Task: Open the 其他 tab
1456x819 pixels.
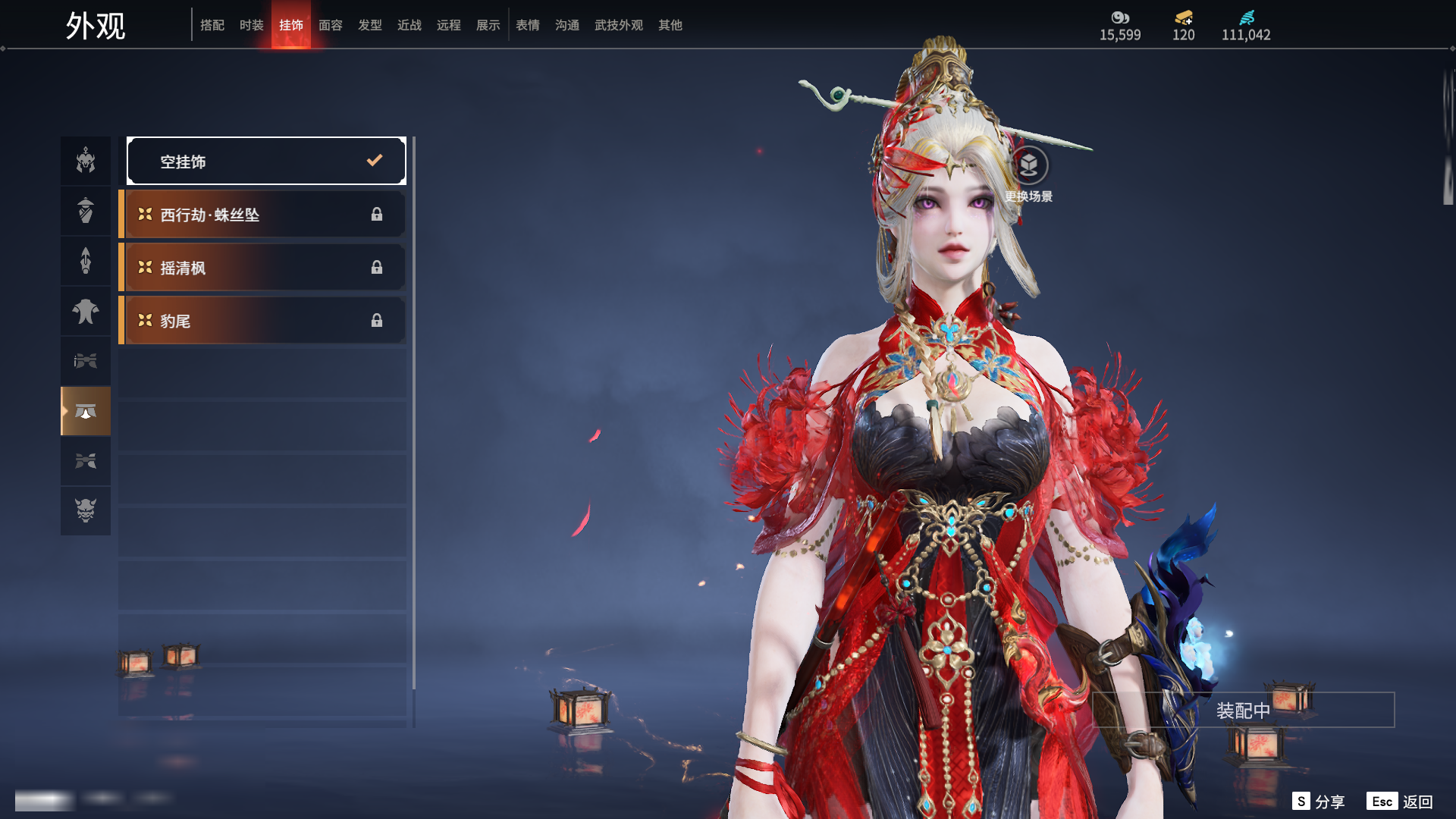Action: click(670, 25)
